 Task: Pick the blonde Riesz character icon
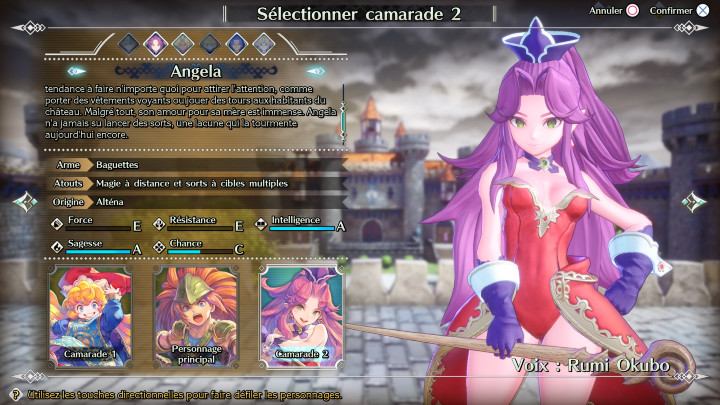tap(263, 43)
